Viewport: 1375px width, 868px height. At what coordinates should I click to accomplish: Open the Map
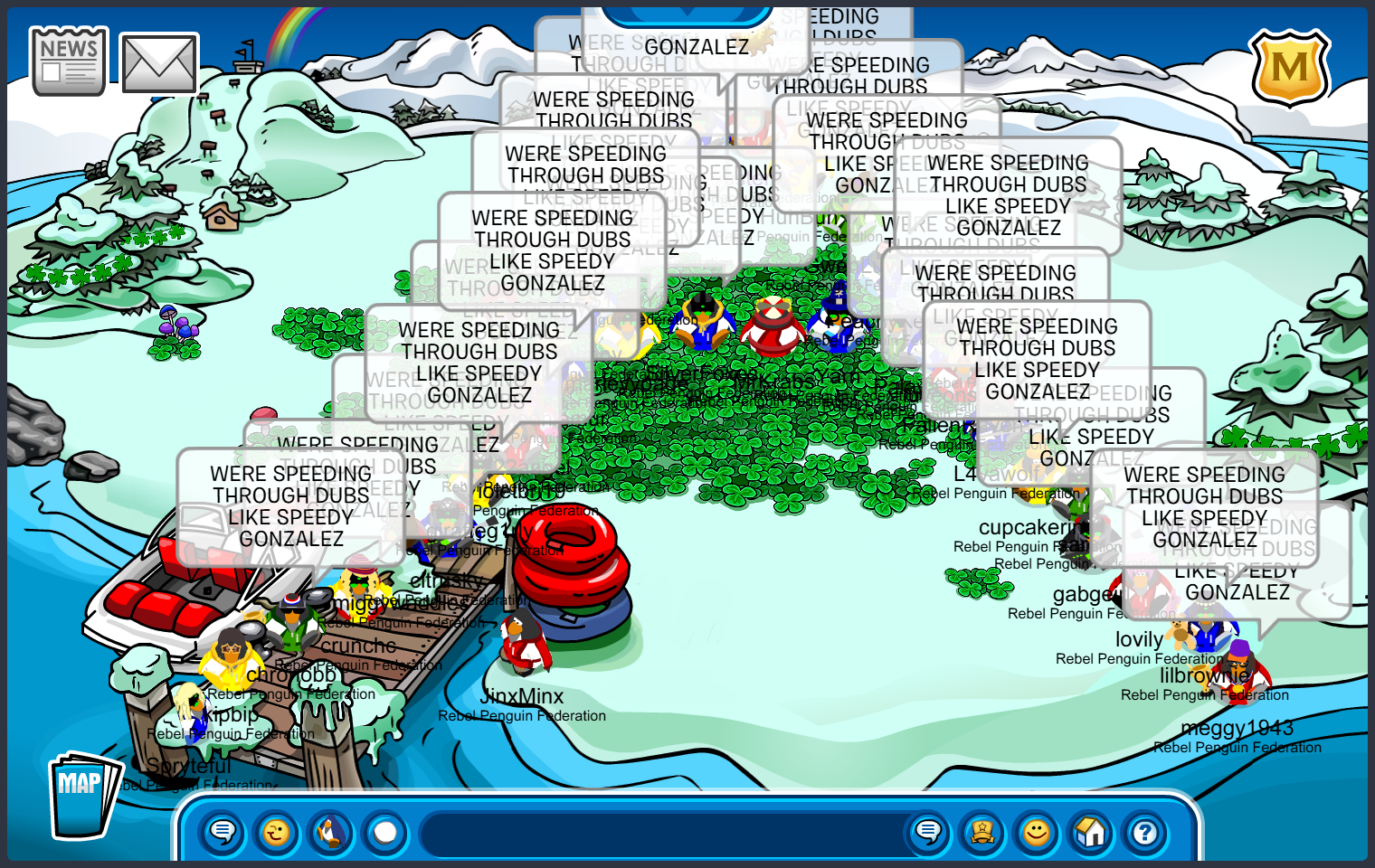pos(82,796)
